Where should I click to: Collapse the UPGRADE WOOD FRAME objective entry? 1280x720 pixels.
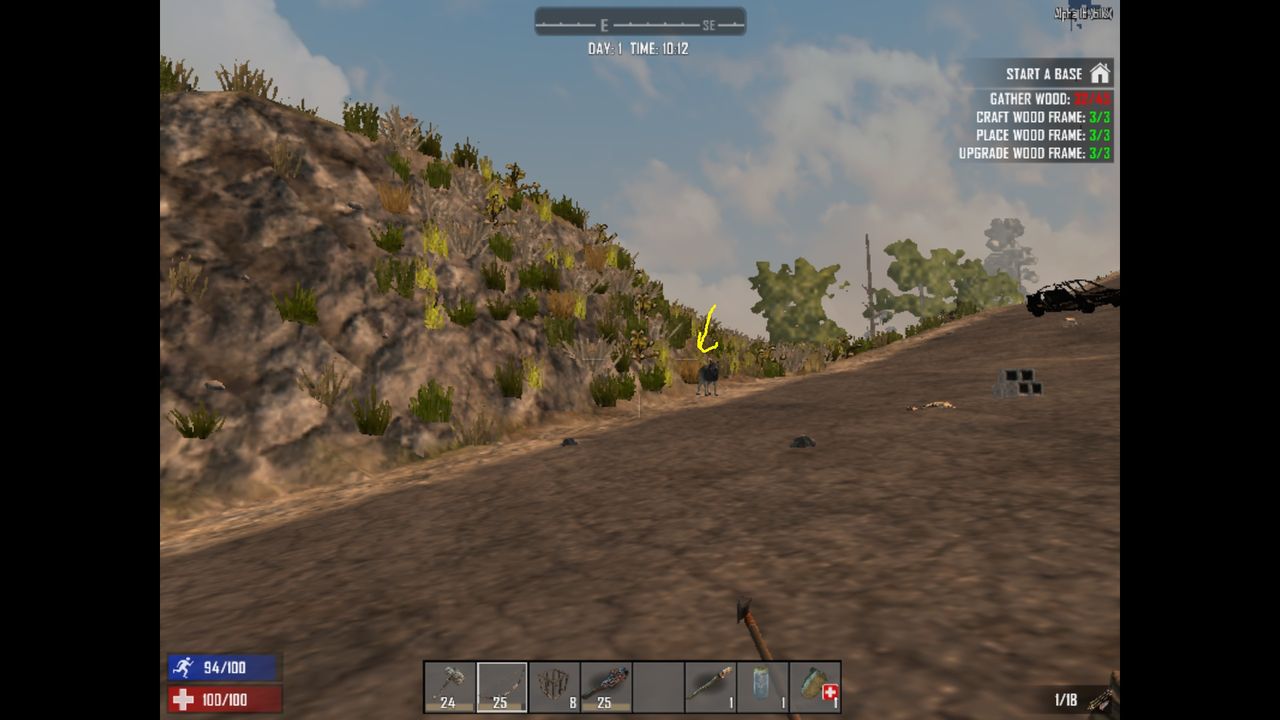1028,153
